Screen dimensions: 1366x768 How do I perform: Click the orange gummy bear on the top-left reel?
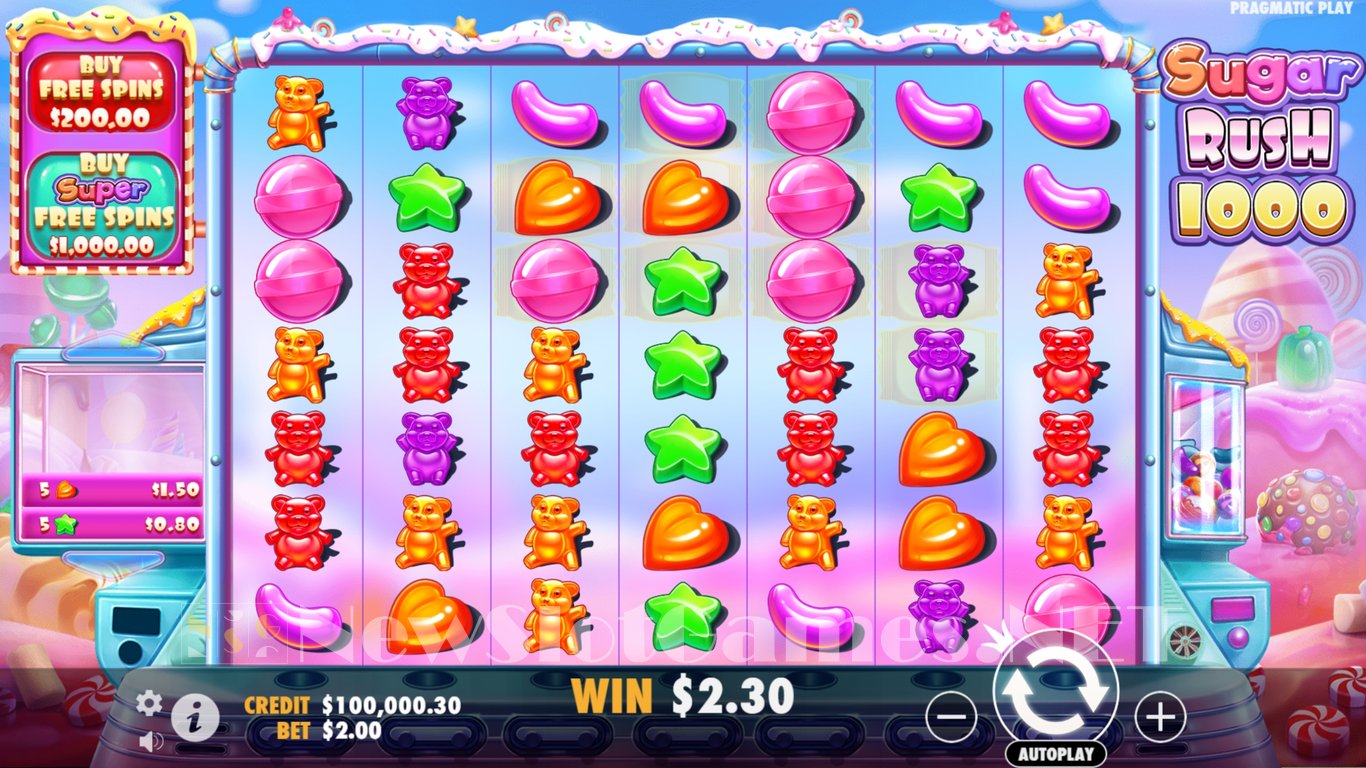(297, 110)
